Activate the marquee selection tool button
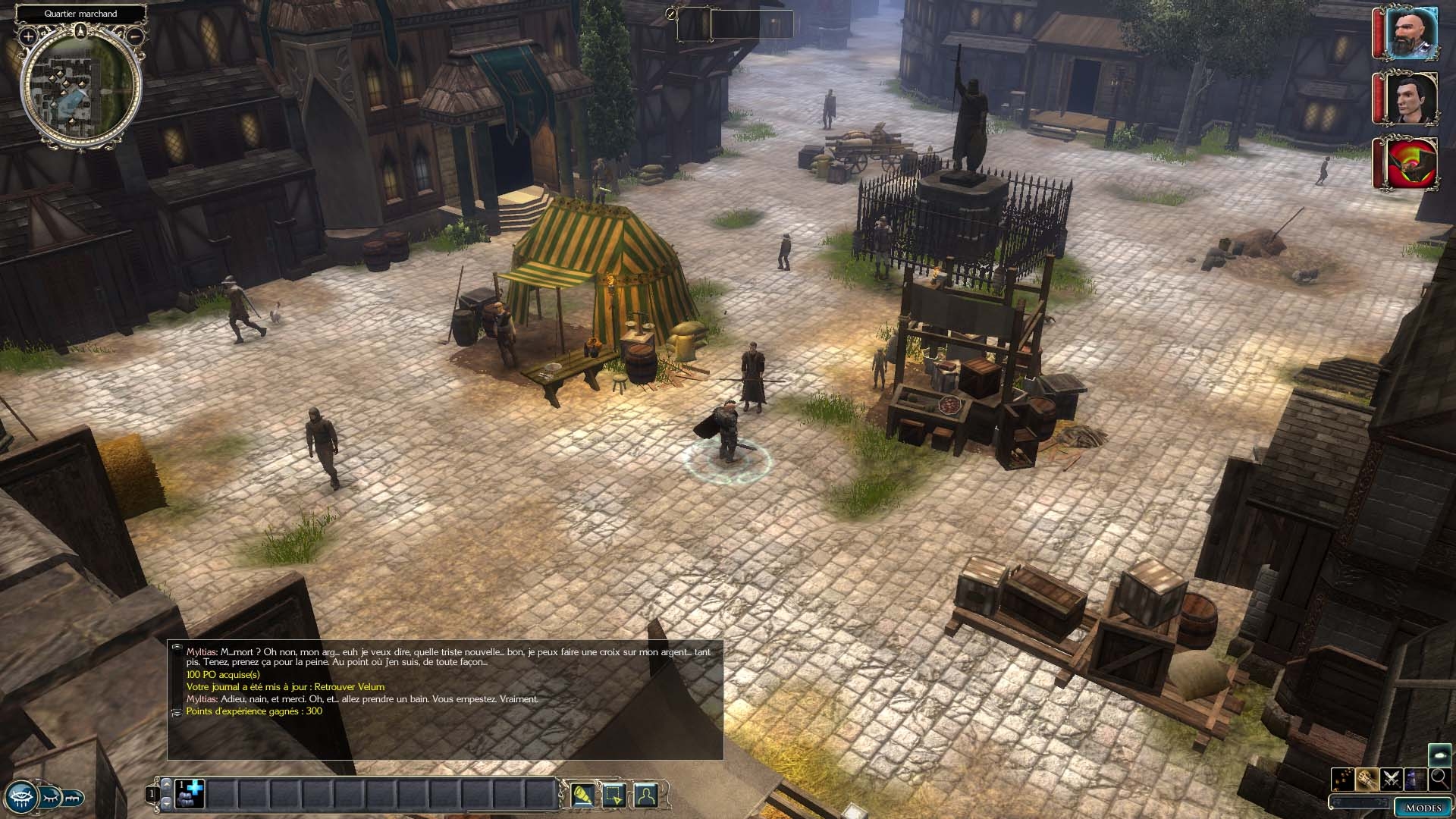This screenshot has height=819, width=1456. (613, 795)
